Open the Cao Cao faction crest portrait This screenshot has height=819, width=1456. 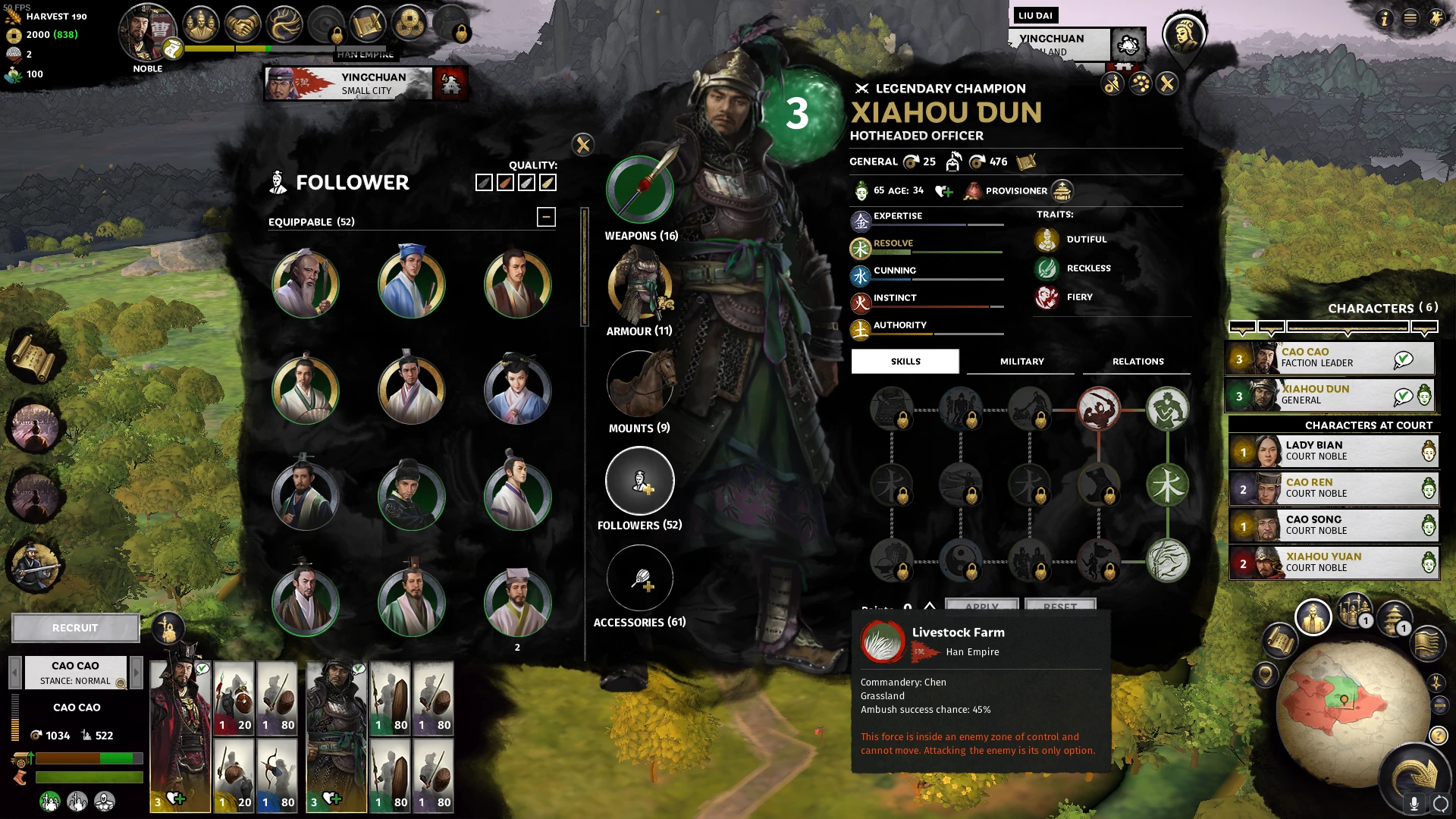[x=147, y=34]
